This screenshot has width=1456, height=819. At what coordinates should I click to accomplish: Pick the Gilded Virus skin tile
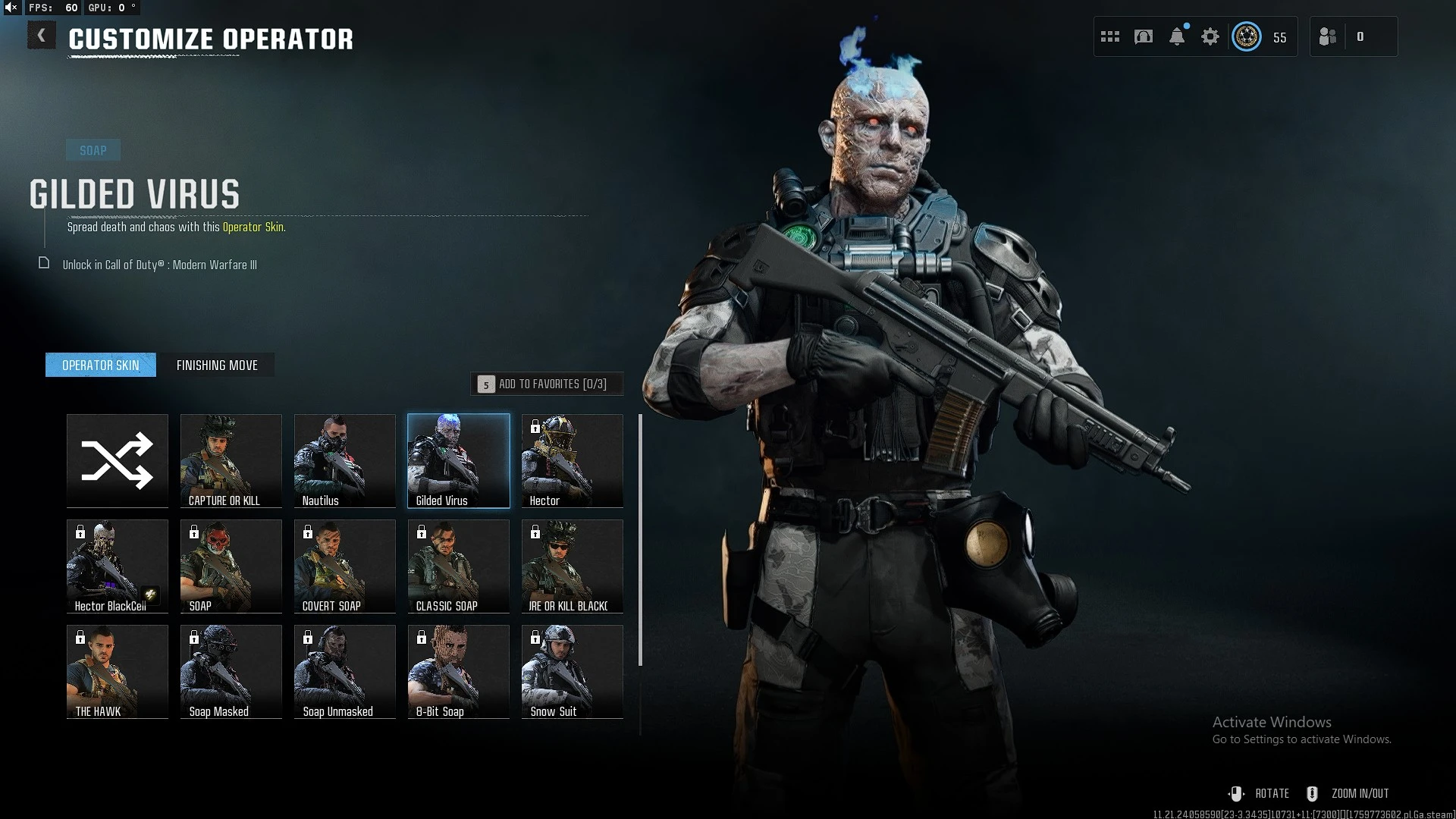[459, 460]
